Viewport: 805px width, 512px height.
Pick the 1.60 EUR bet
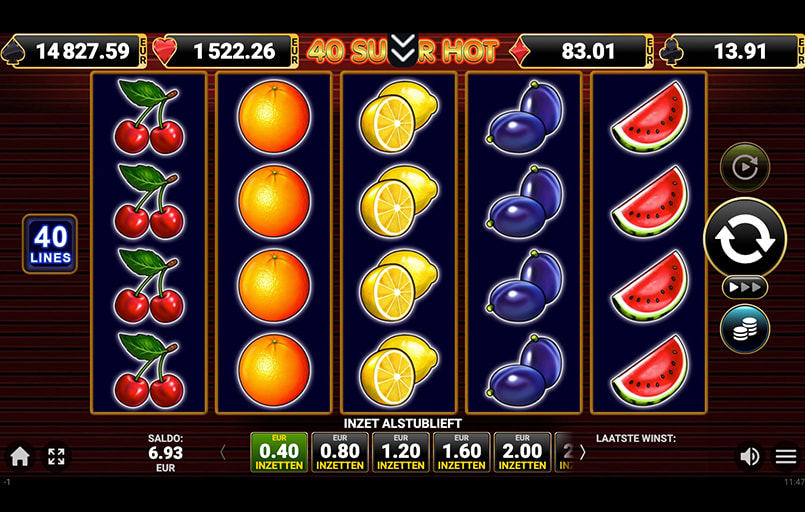coord(461,452)
